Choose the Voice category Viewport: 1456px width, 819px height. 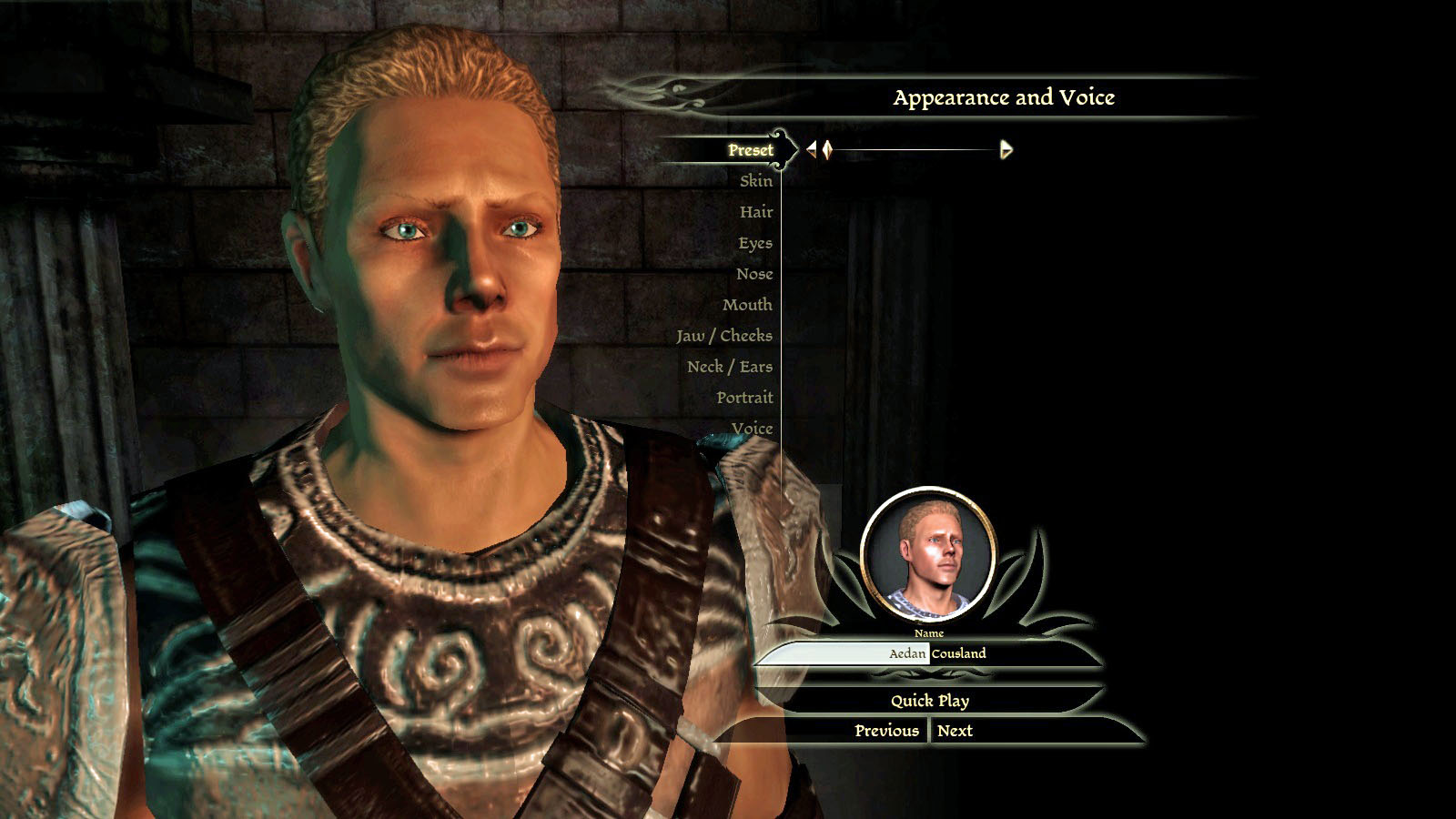(x=751, y=429)
